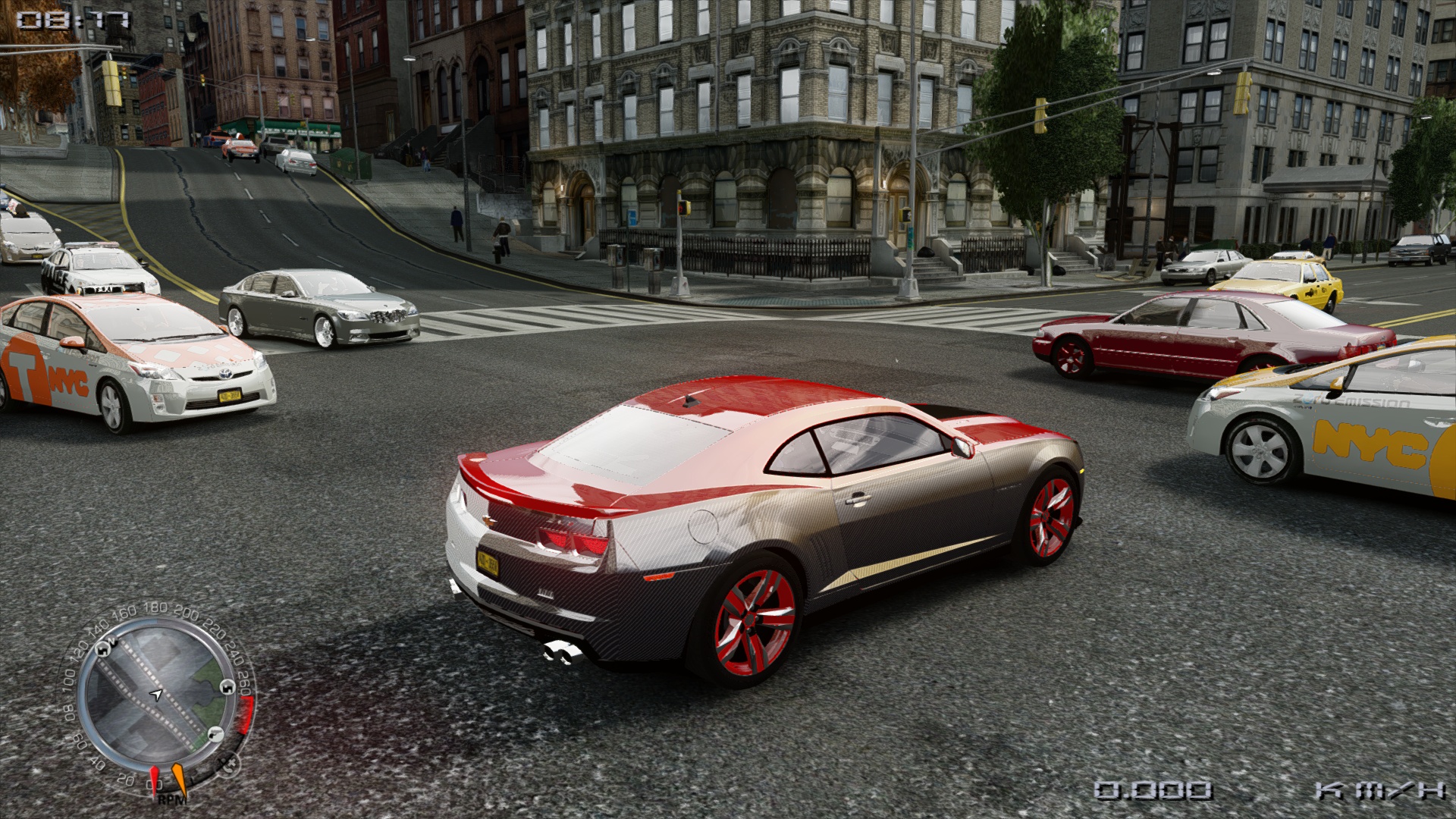This screenshot has height=819, width=1456.
Task: Select the safehouse blip next to green park
Action: 227,688
